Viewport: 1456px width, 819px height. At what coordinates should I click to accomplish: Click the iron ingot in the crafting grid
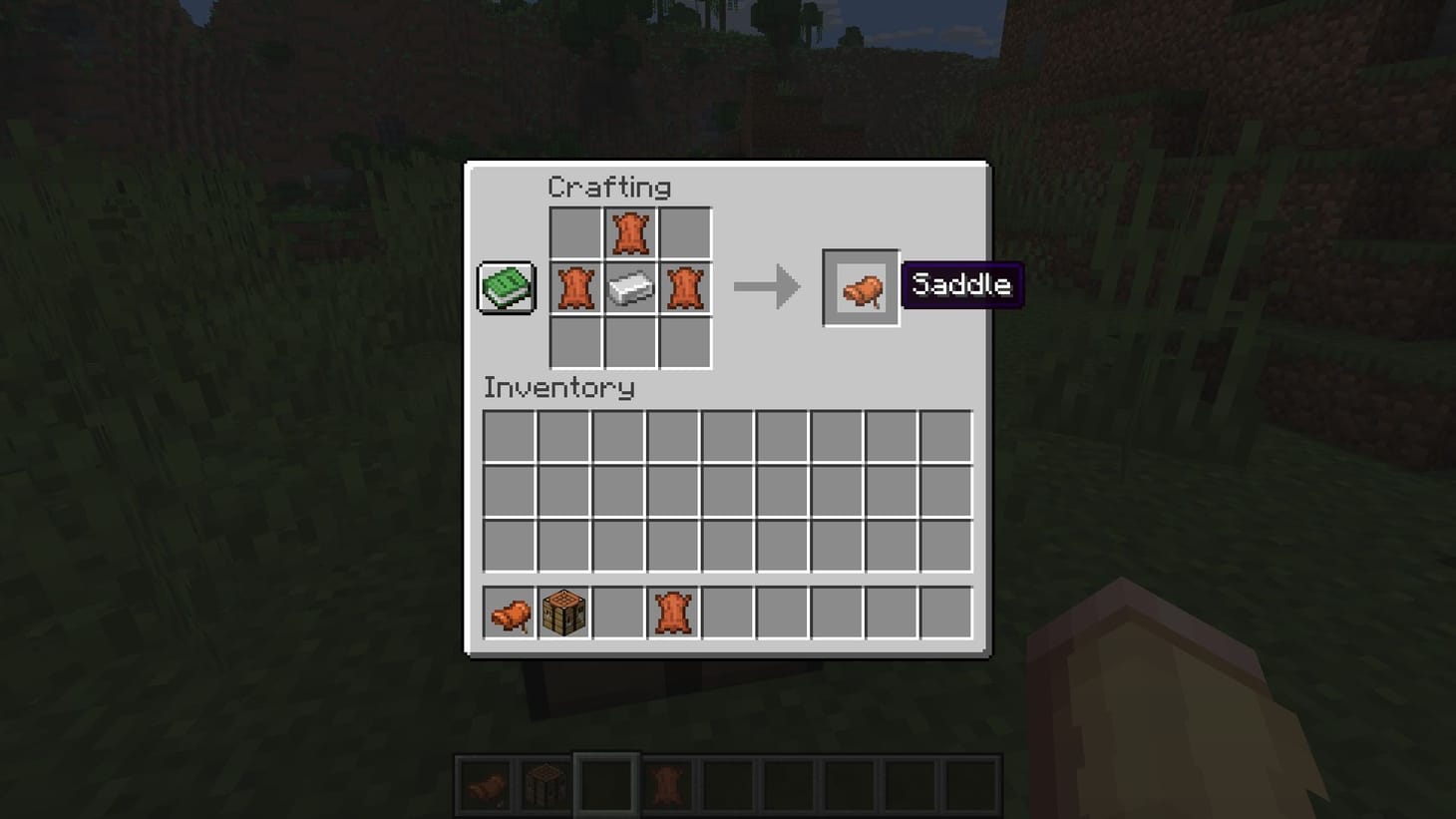pyautogui.click(x=630, y=288)
